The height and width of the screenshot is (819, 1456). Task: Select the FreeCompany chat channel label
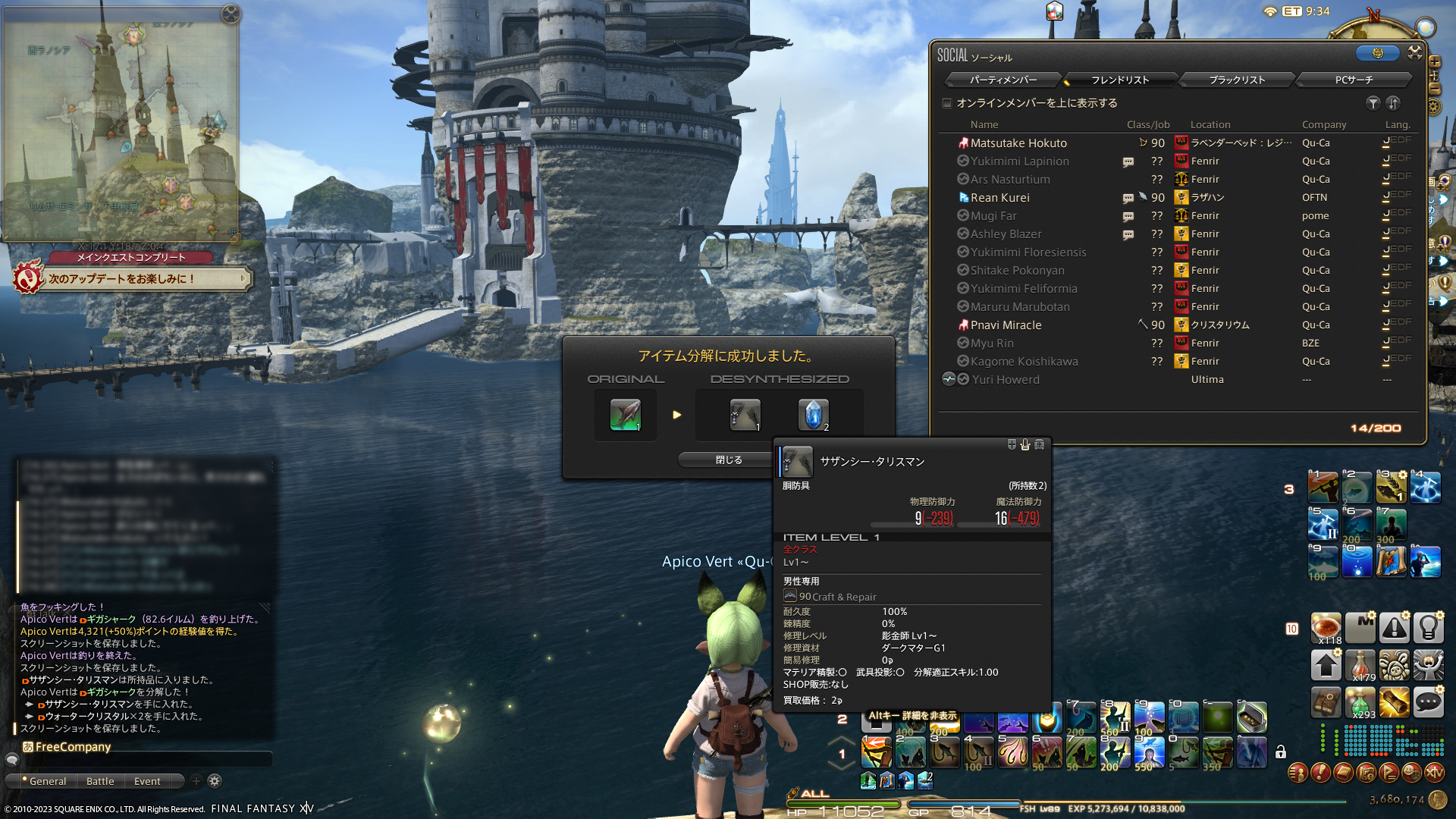[73, 747]
